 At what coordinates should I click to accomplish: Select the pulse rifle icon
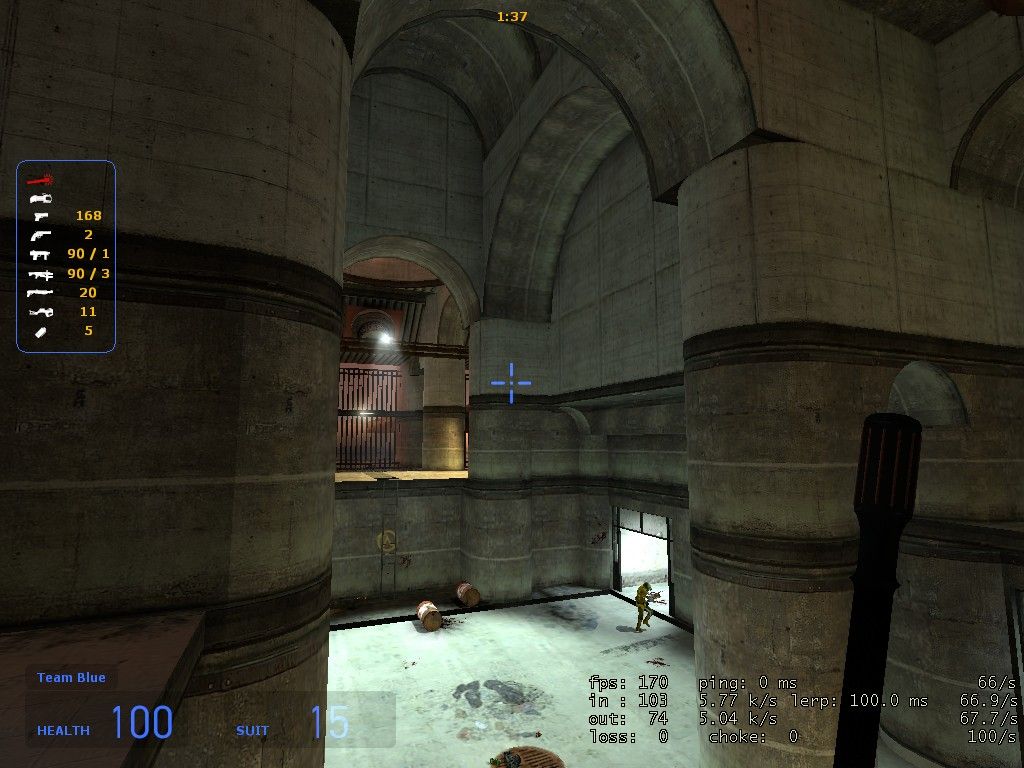40,273
